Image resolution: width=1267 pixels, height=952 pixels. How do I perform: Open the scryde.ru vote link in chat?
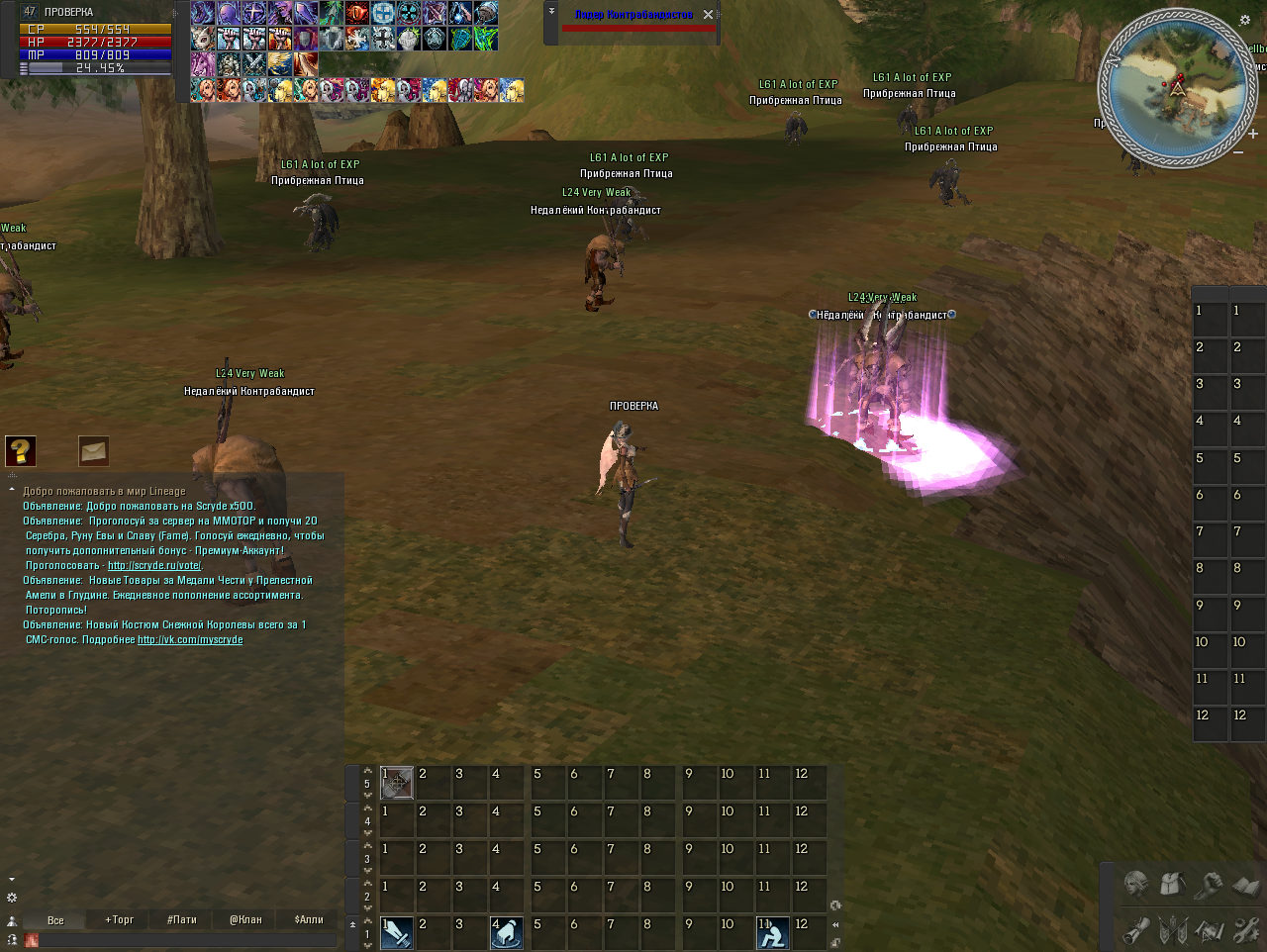click(x=154, y=566)
